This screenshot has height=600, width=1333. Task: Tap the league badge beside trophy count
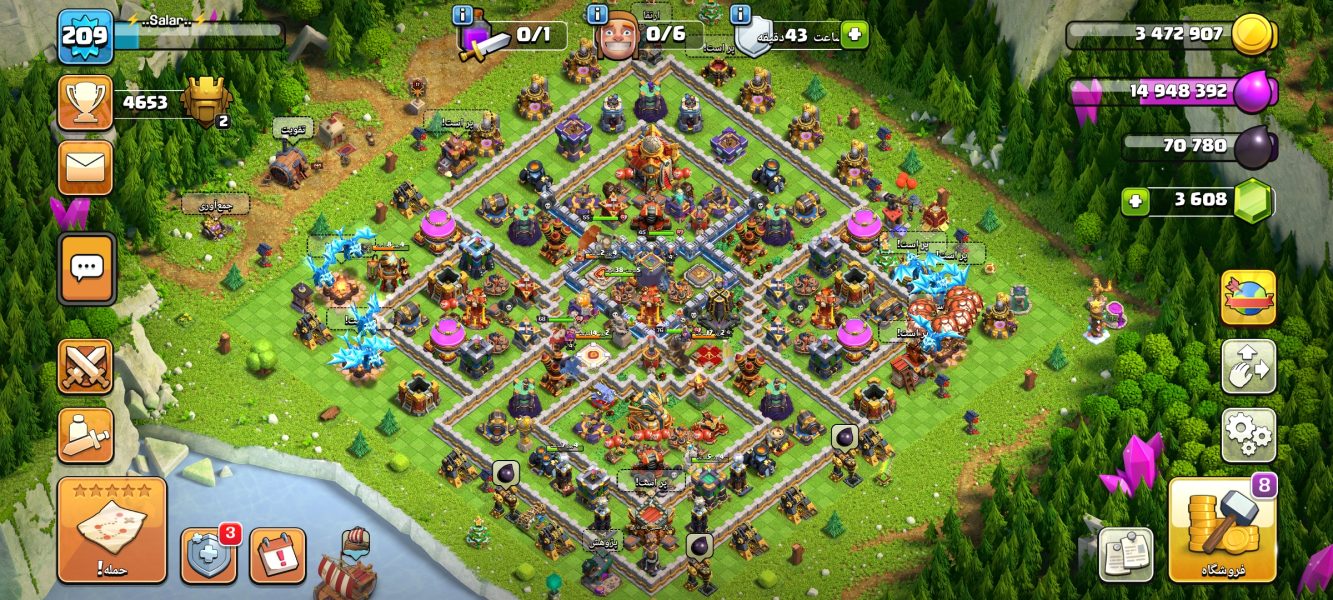coord(208,102)
